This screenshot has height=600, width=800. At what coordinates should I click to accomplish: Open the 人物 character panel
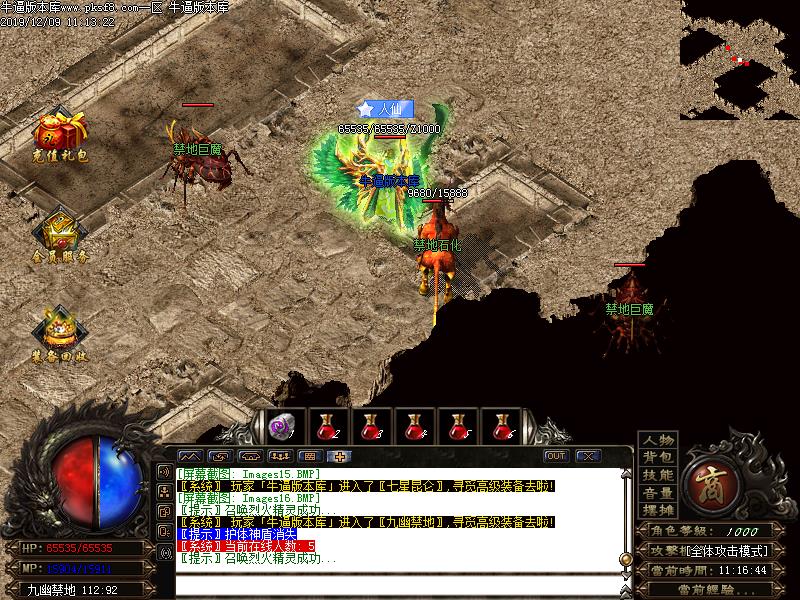pyautogui.click(x=657, y=440)
